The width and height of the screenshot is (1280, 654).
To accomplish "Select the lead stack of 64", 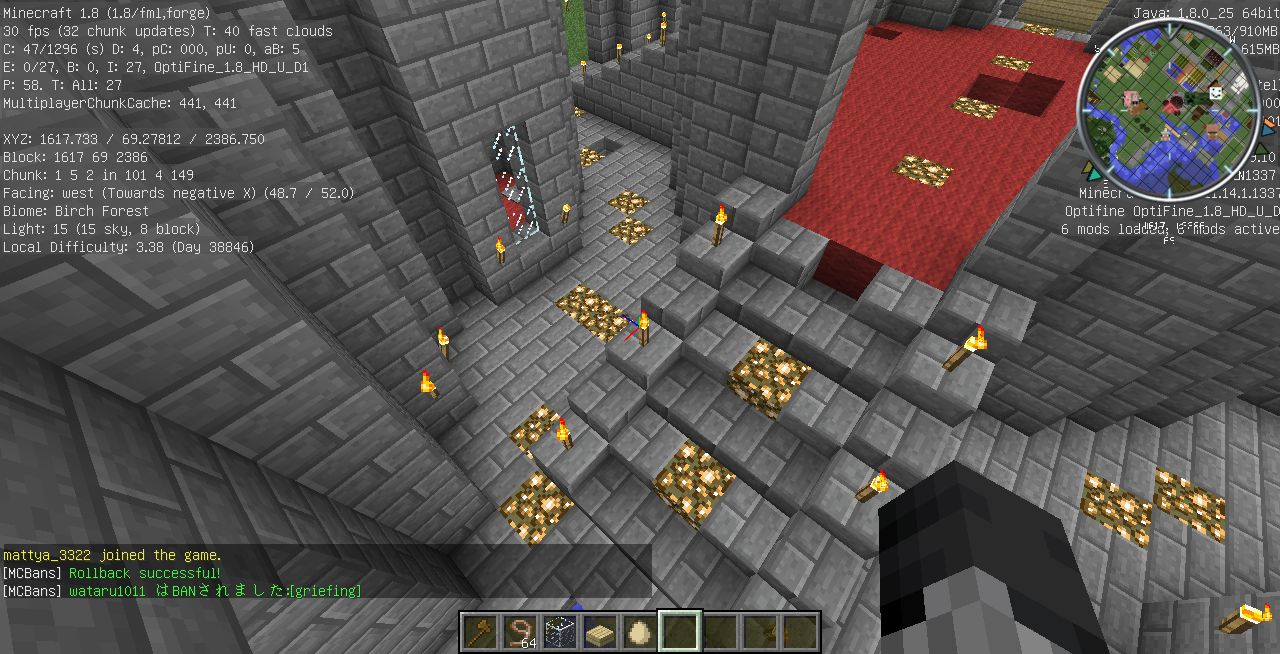I will (x=520, y=632).
